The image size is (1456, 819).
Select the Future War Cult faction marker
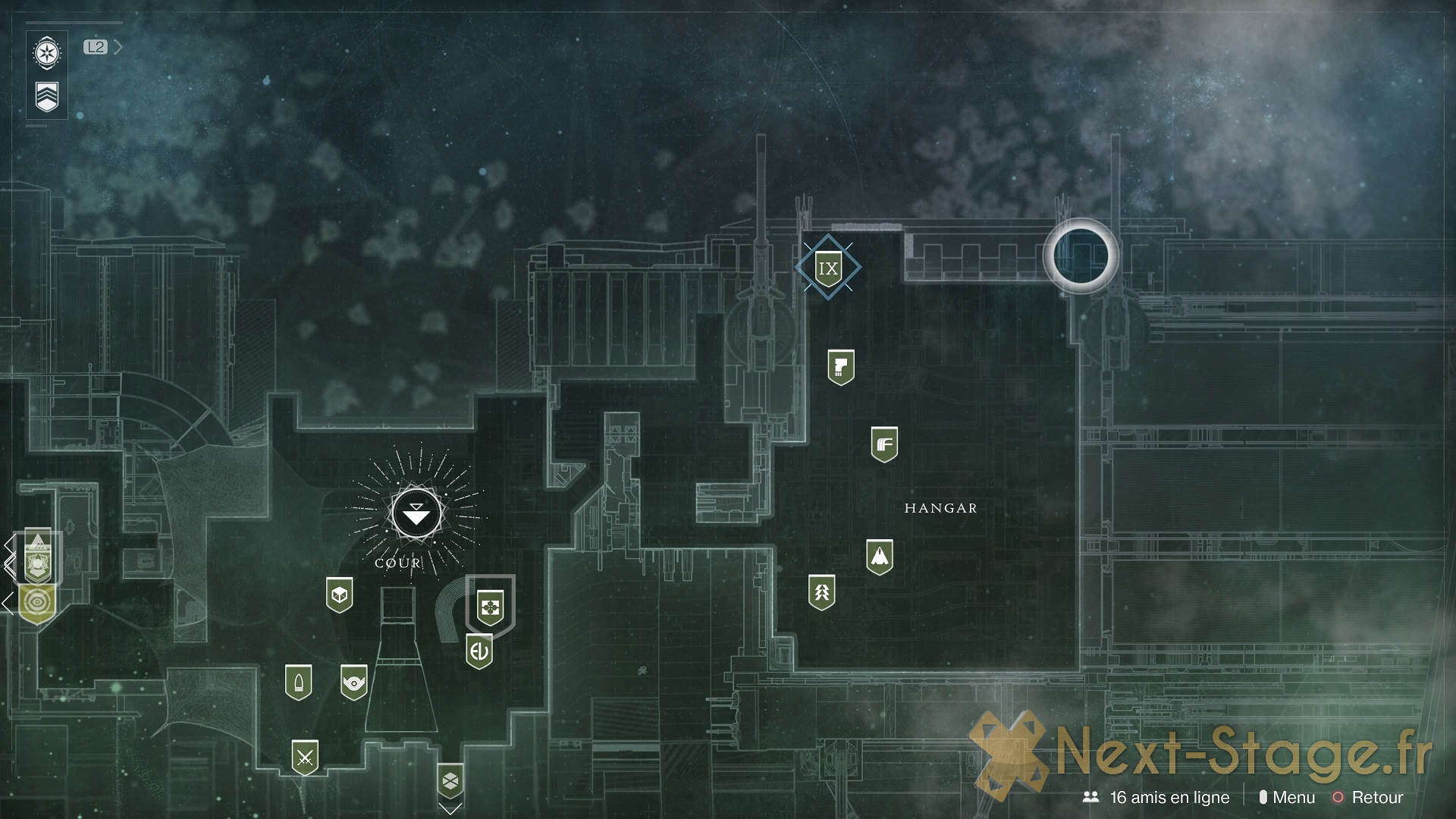884,444
